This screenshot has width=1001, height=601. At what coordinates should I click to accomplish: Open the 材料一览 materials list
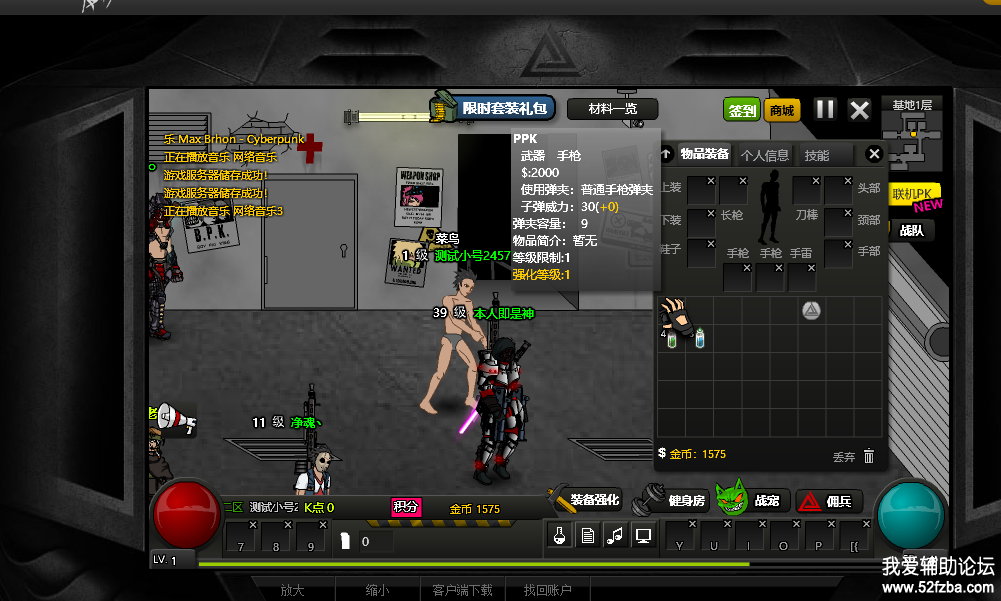point(612,109)
